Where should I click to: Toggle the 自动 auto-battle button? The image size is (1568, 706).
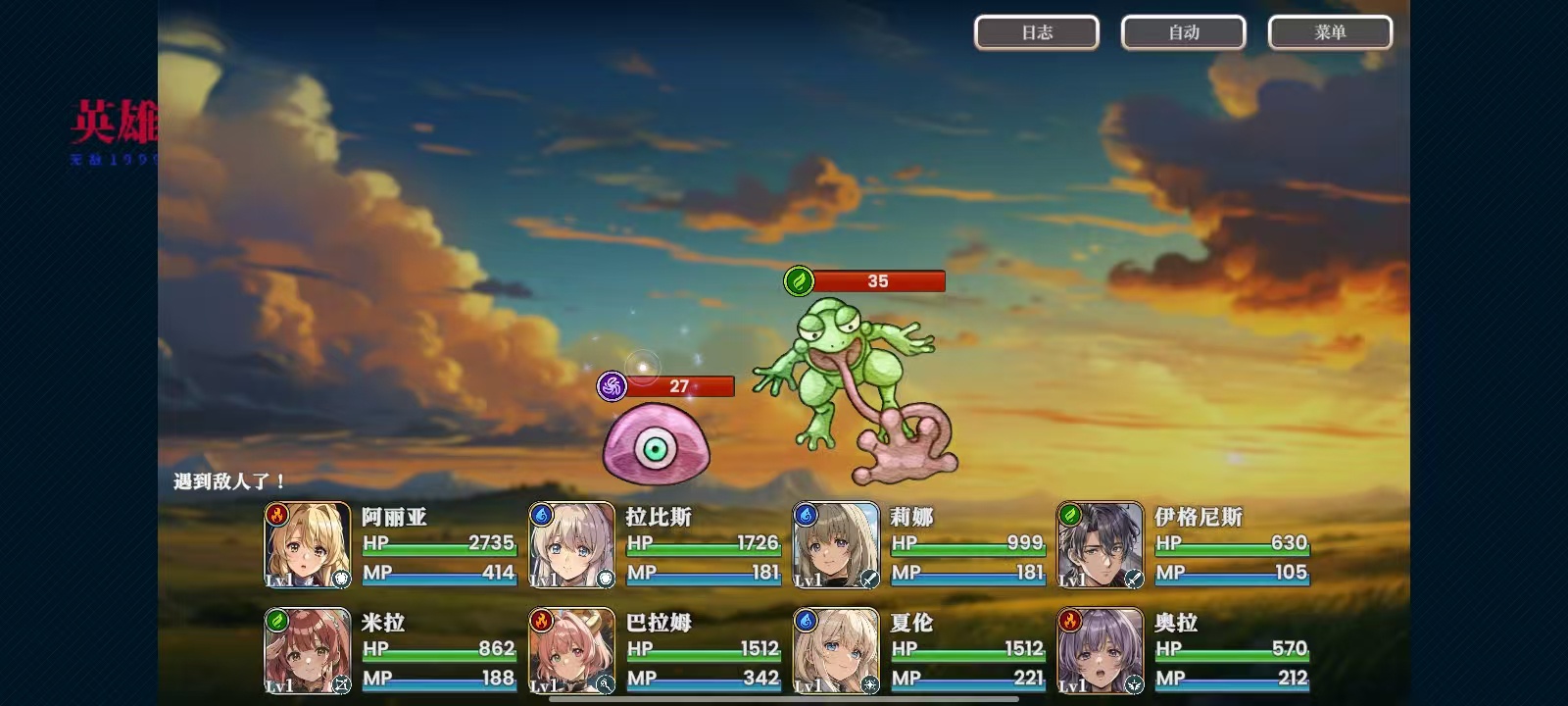(1183, 32)
